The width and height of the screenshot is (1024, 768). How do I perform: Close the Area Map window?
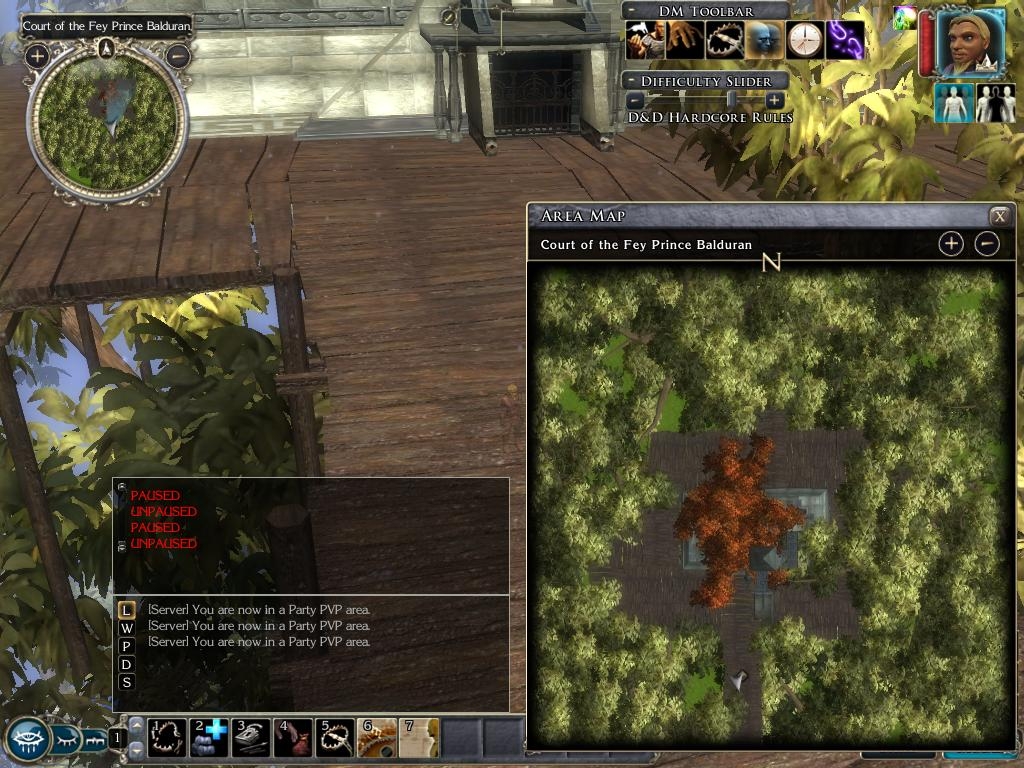pyautogui.click(x=998, y=216)
